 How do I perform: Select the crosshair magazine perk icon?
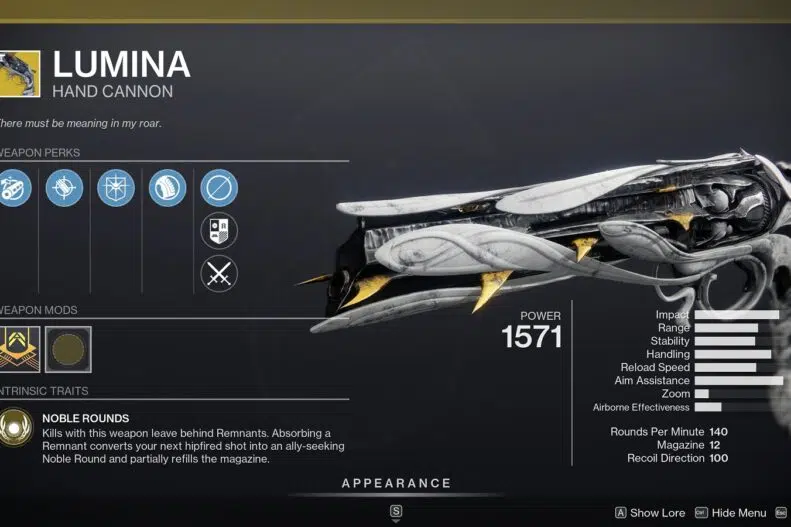pyautogui.click(x=64, y=188)
